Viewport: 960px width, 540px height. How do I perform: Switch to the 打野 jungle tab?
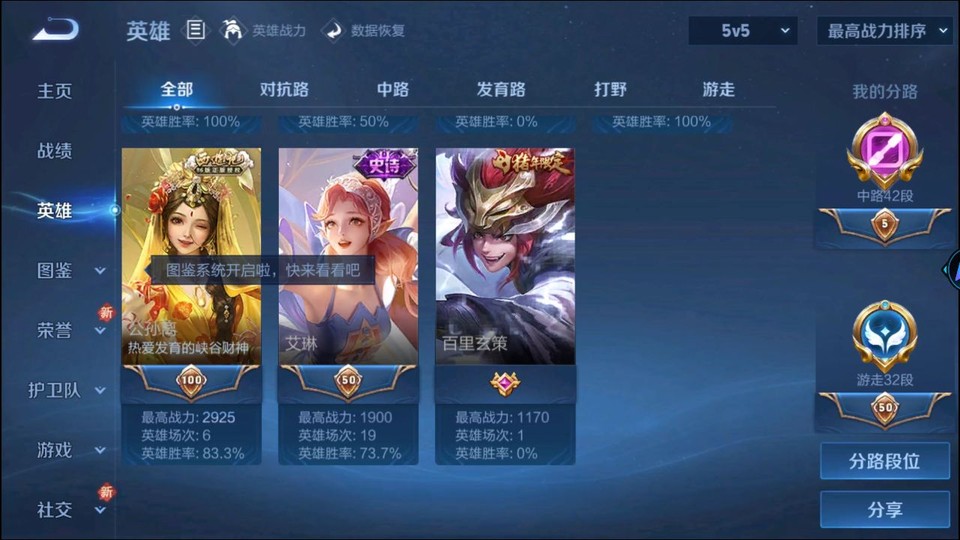point(610,89)
